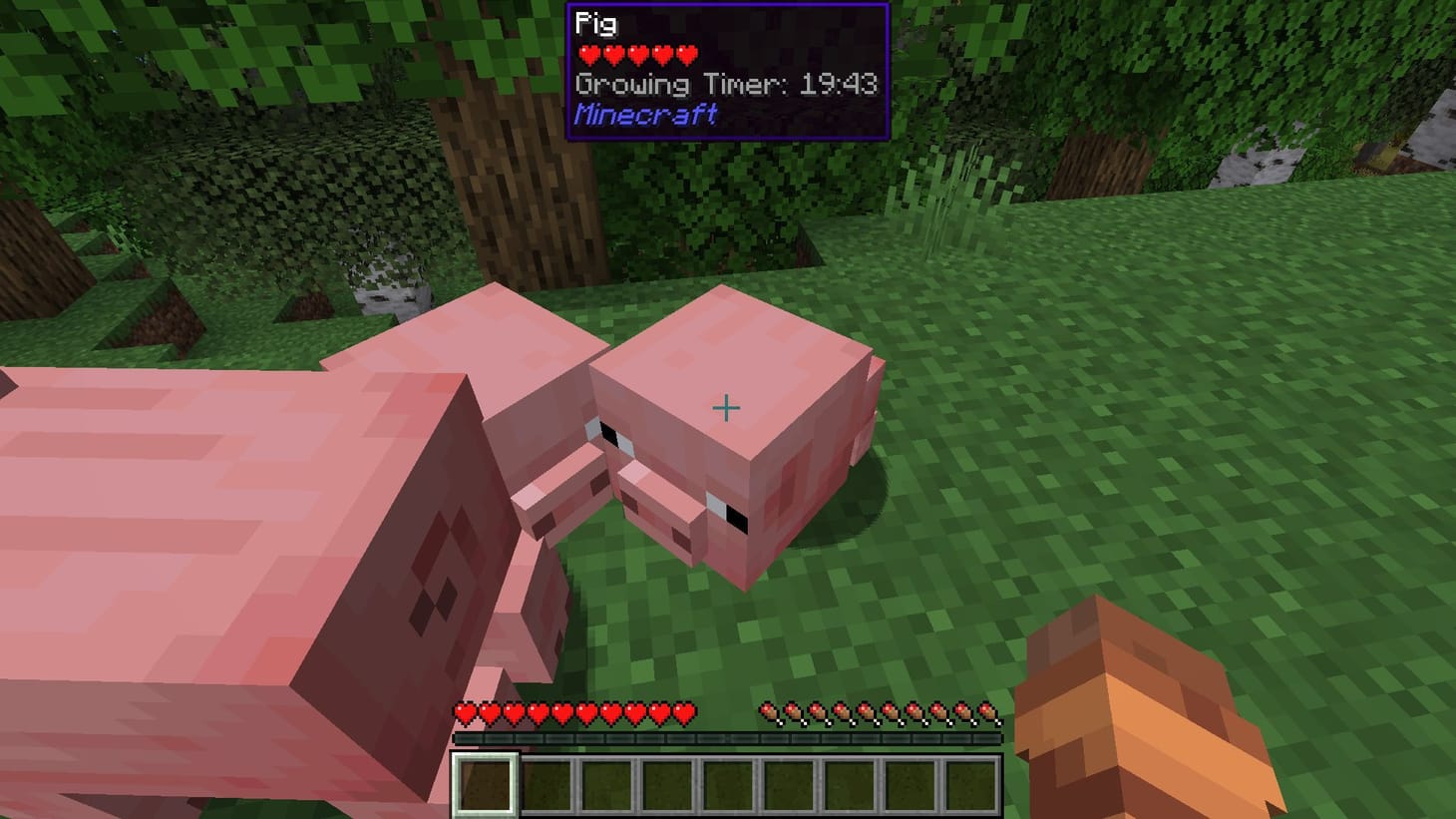The image size is (1456, 819).
Task: Click the experience bar above the hotbar
Action: point(728,737)
